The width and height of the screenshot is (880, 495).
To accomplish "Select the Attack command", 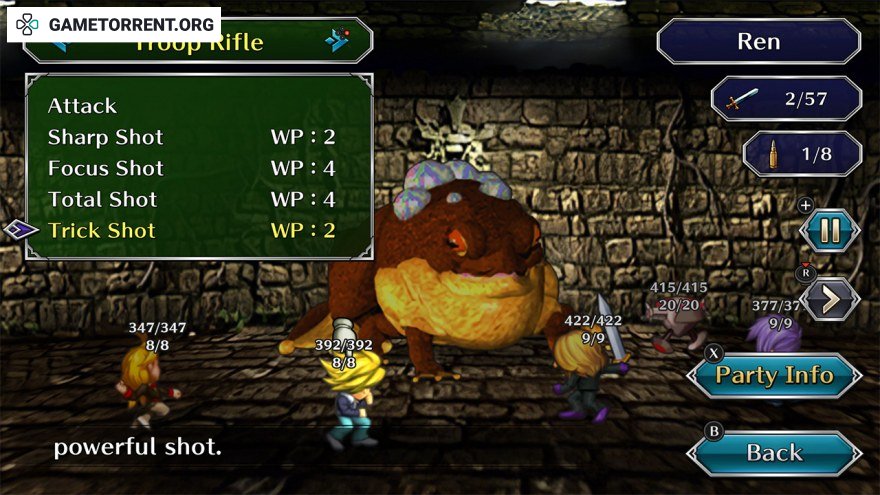I will point(83,106).
